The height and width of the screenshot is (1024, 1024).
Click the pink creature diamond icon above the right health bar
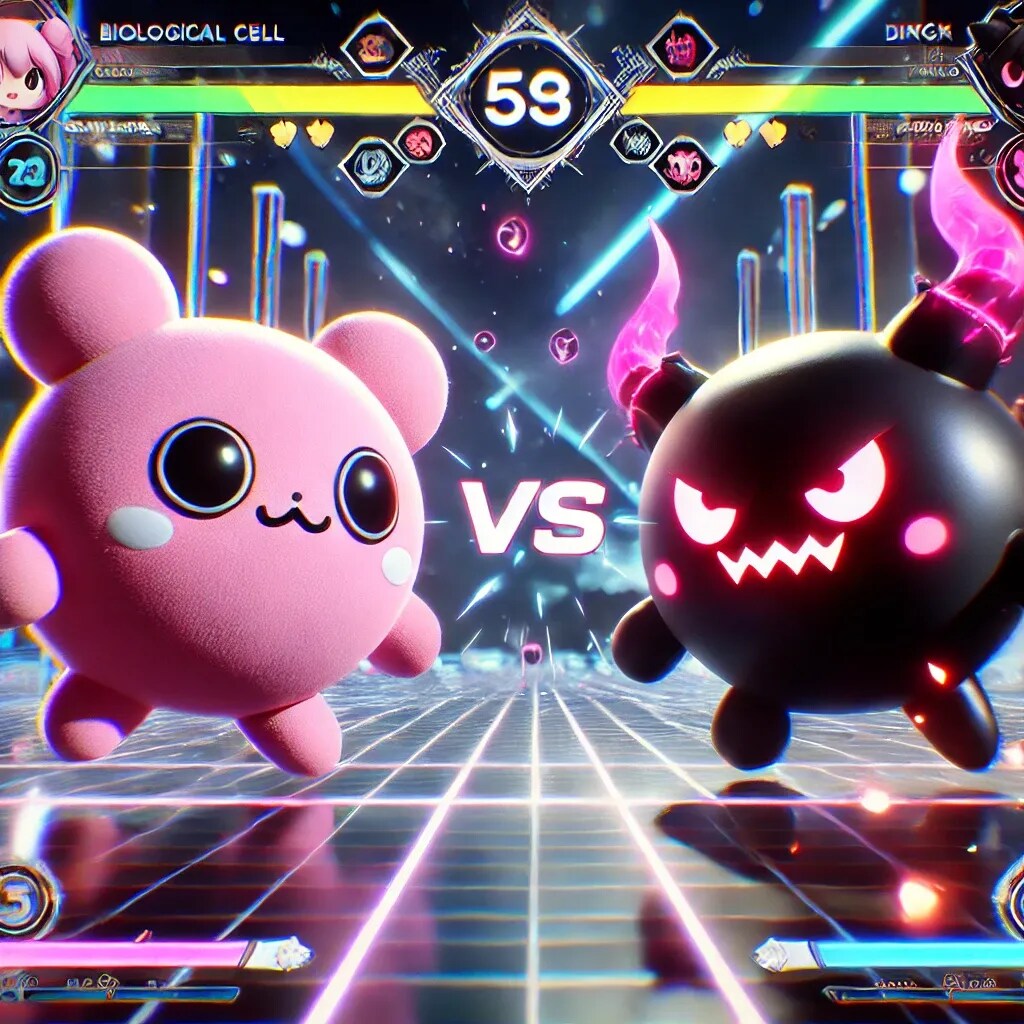point(682,46)
